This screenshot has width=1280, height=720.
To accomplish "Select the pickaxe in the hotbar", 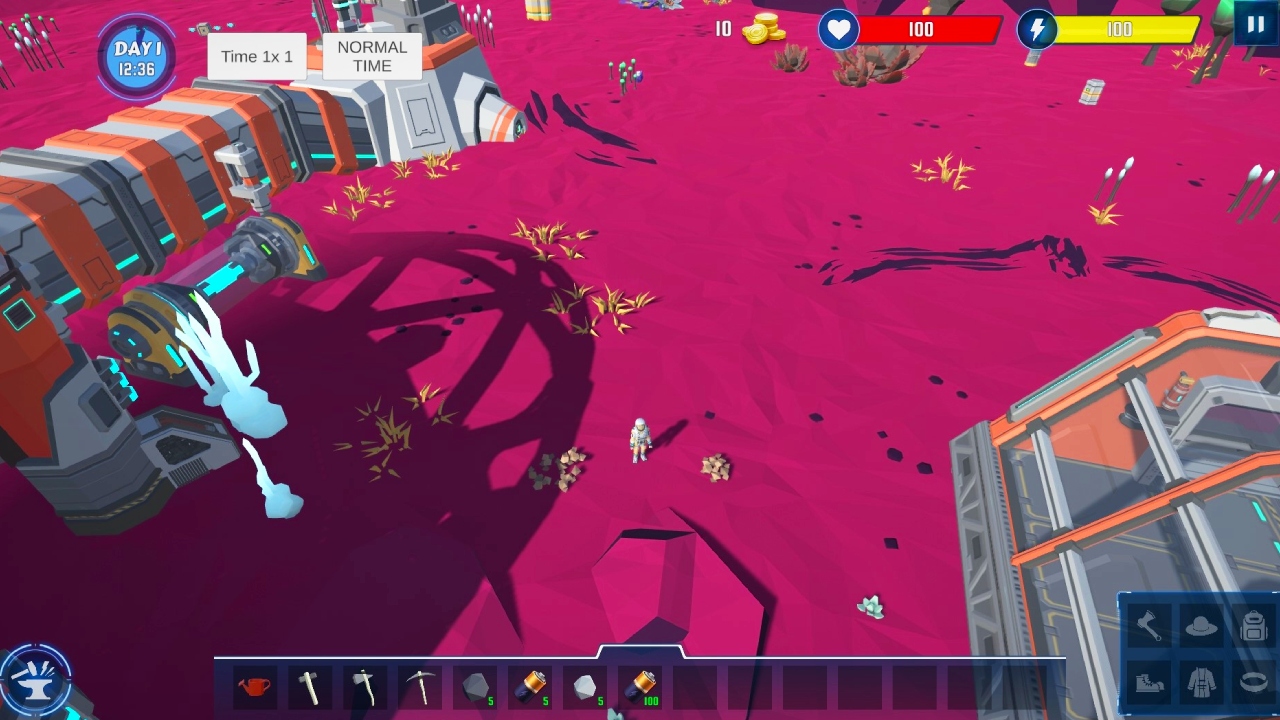I will coord(420,686).
